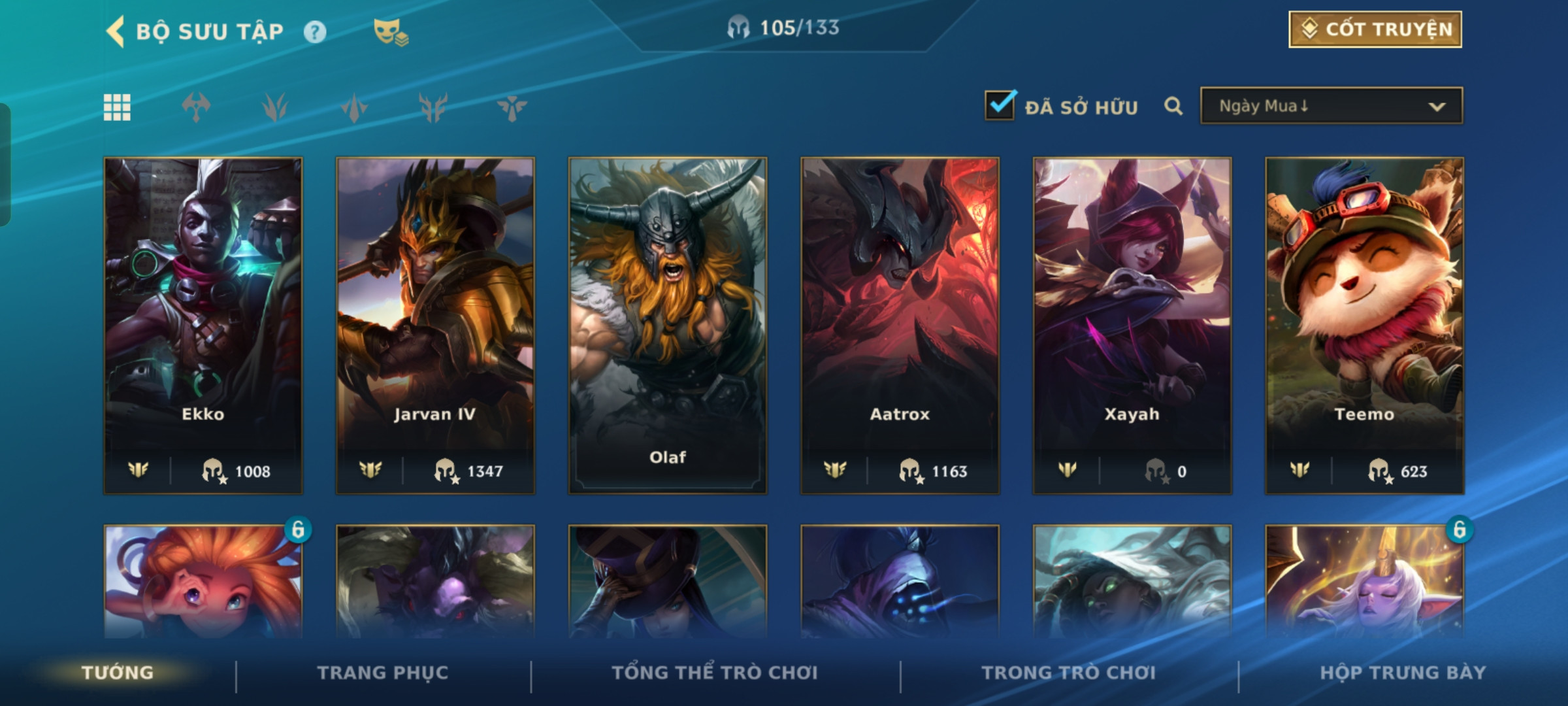Screen dimensions: 1568x706
Task: Select the Olaf champion card
Action: point(668,325)
